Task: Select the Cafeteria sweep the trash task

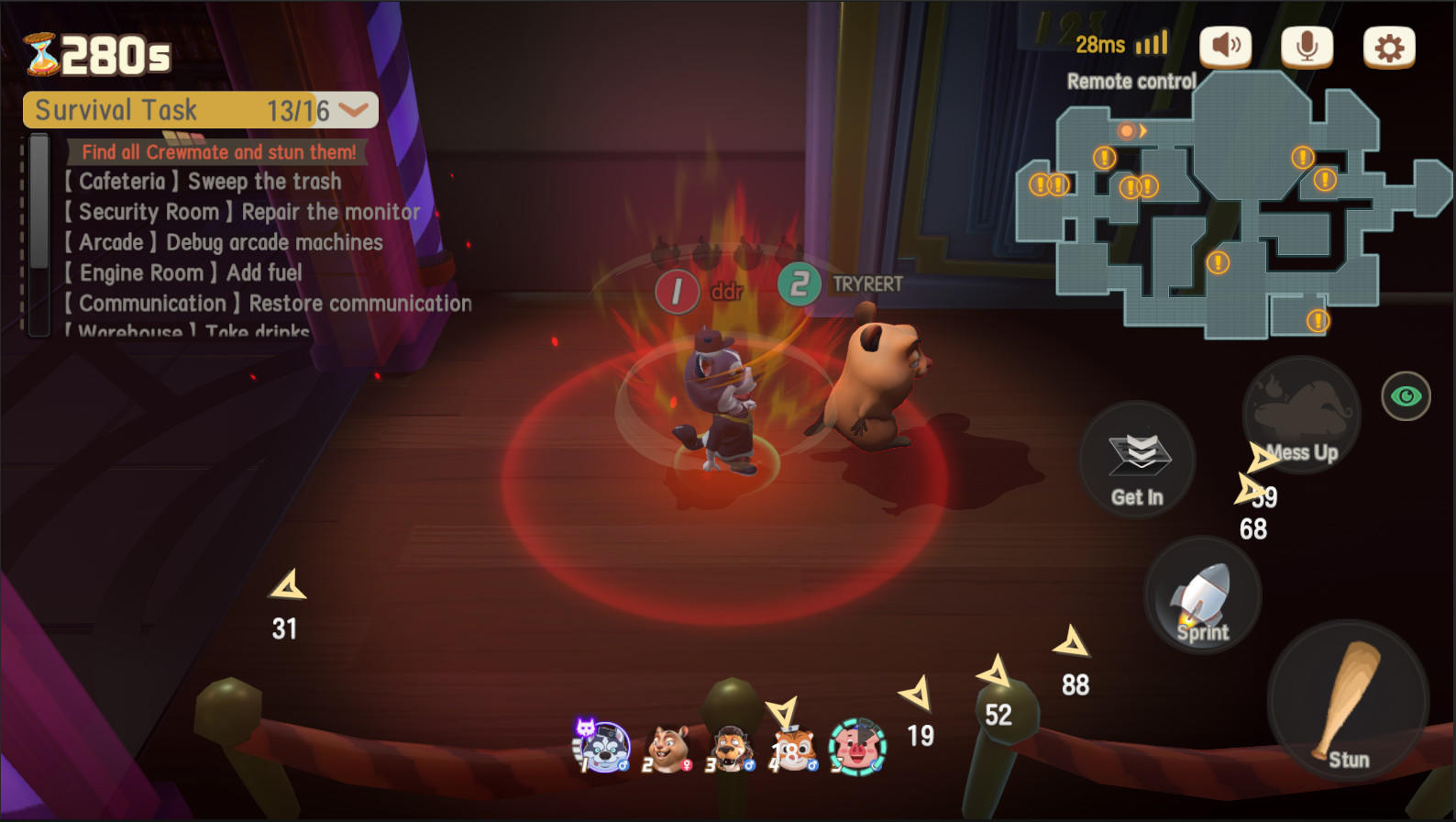Action: coord(202,182)
